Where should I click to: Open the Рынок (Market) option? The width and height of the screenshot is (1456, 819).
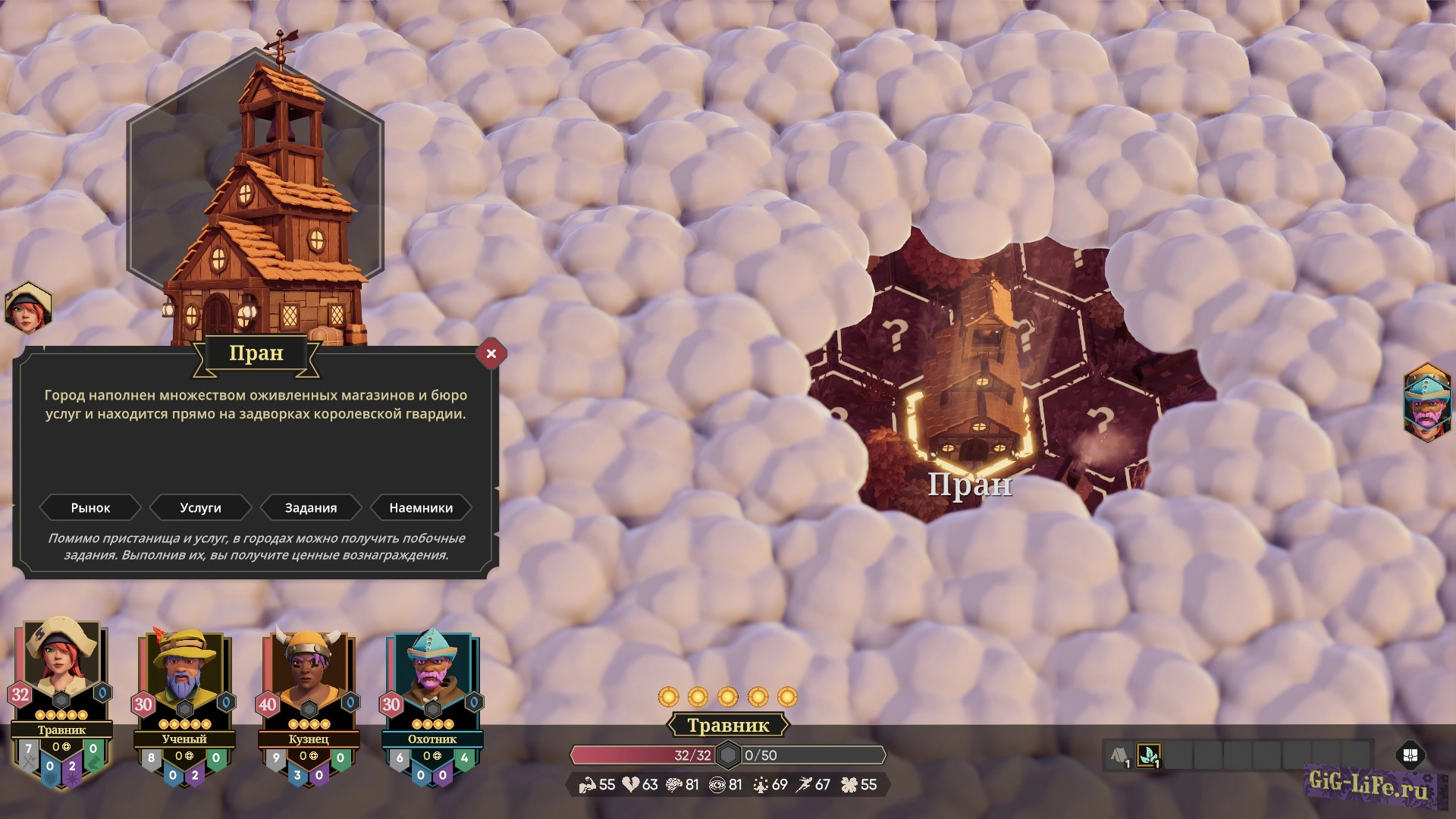[90, 508]
